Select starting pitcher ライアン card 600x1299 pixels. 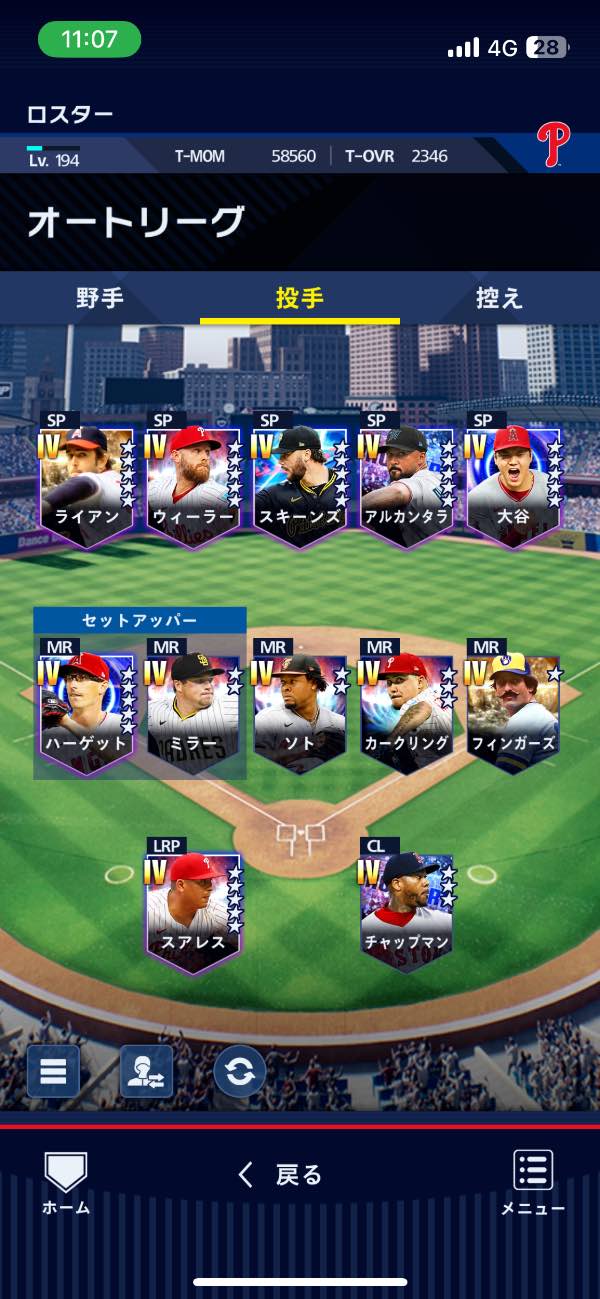[x=87, y=485]
